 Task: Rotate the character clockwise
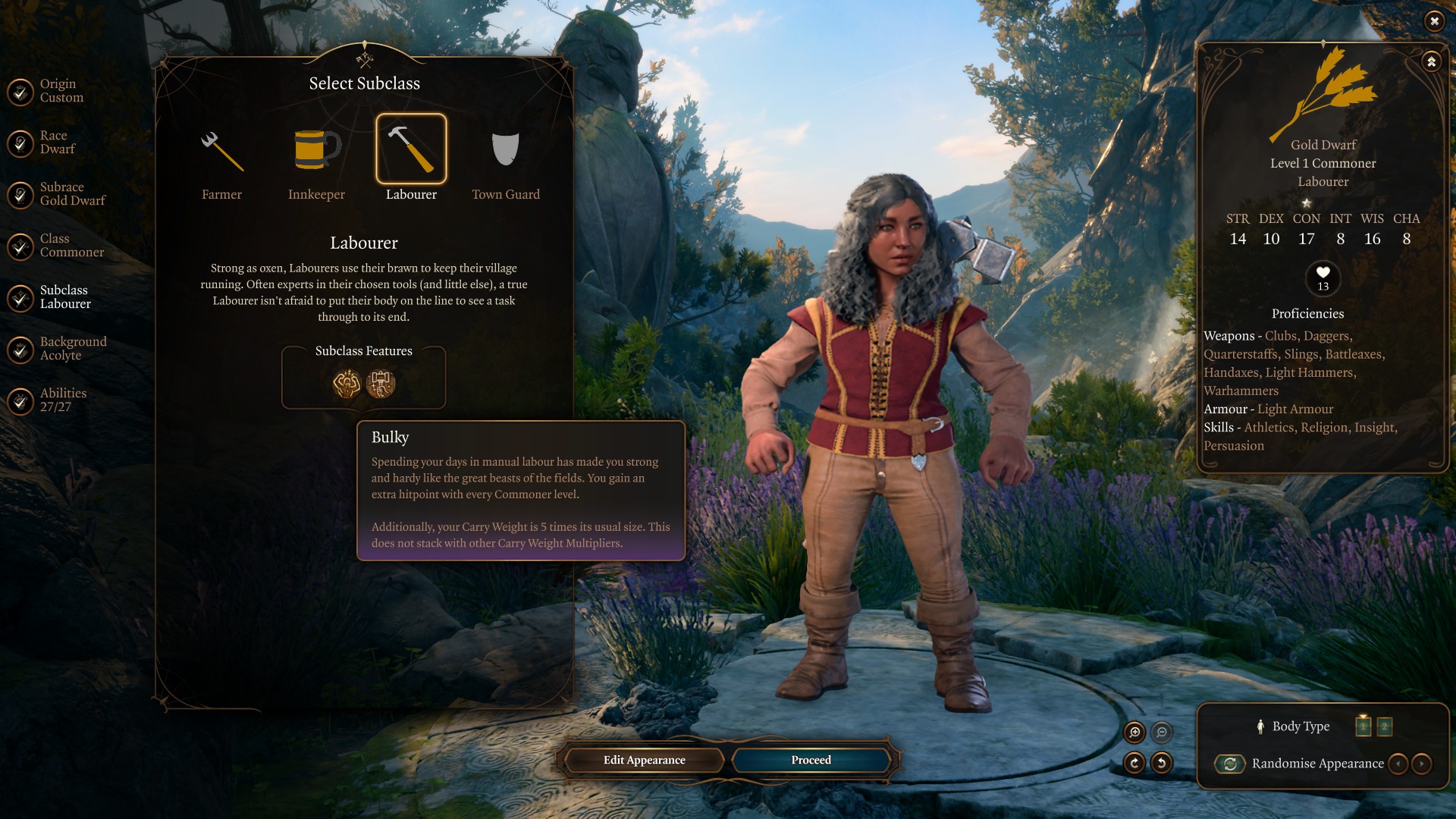(1134, 763)
